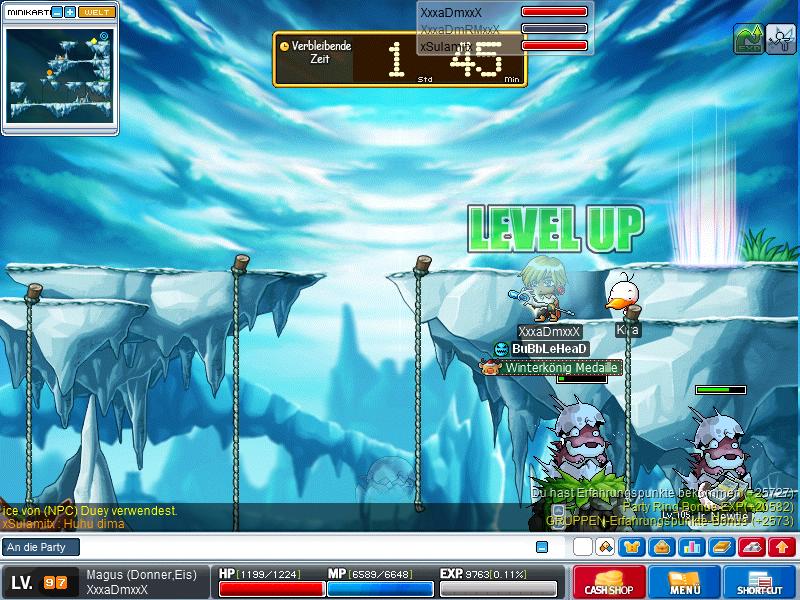Open the Menü panel

tap(684, 582)
